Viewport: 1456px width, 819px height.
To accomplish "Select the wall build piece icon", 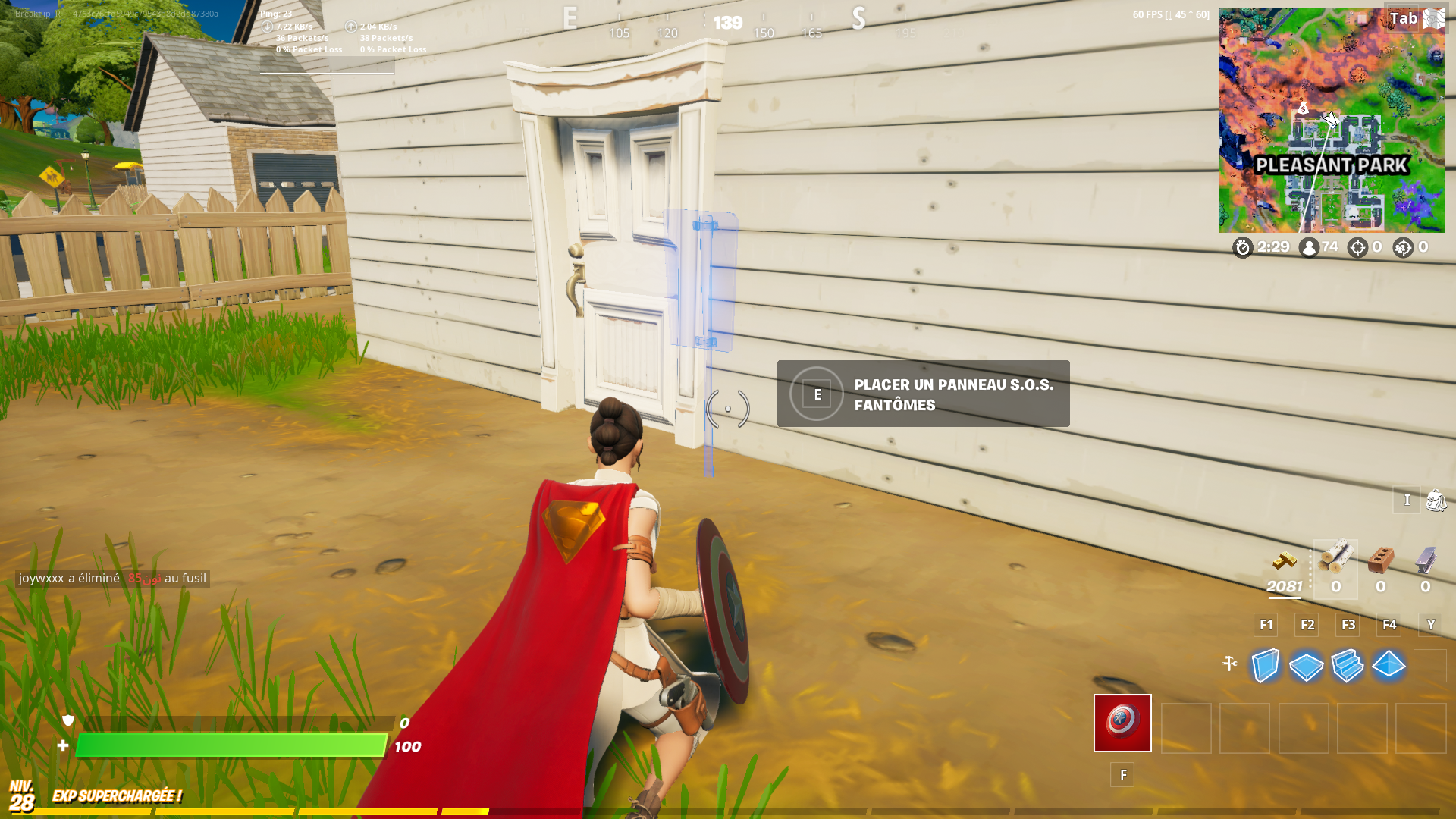I will point(1265,666).
